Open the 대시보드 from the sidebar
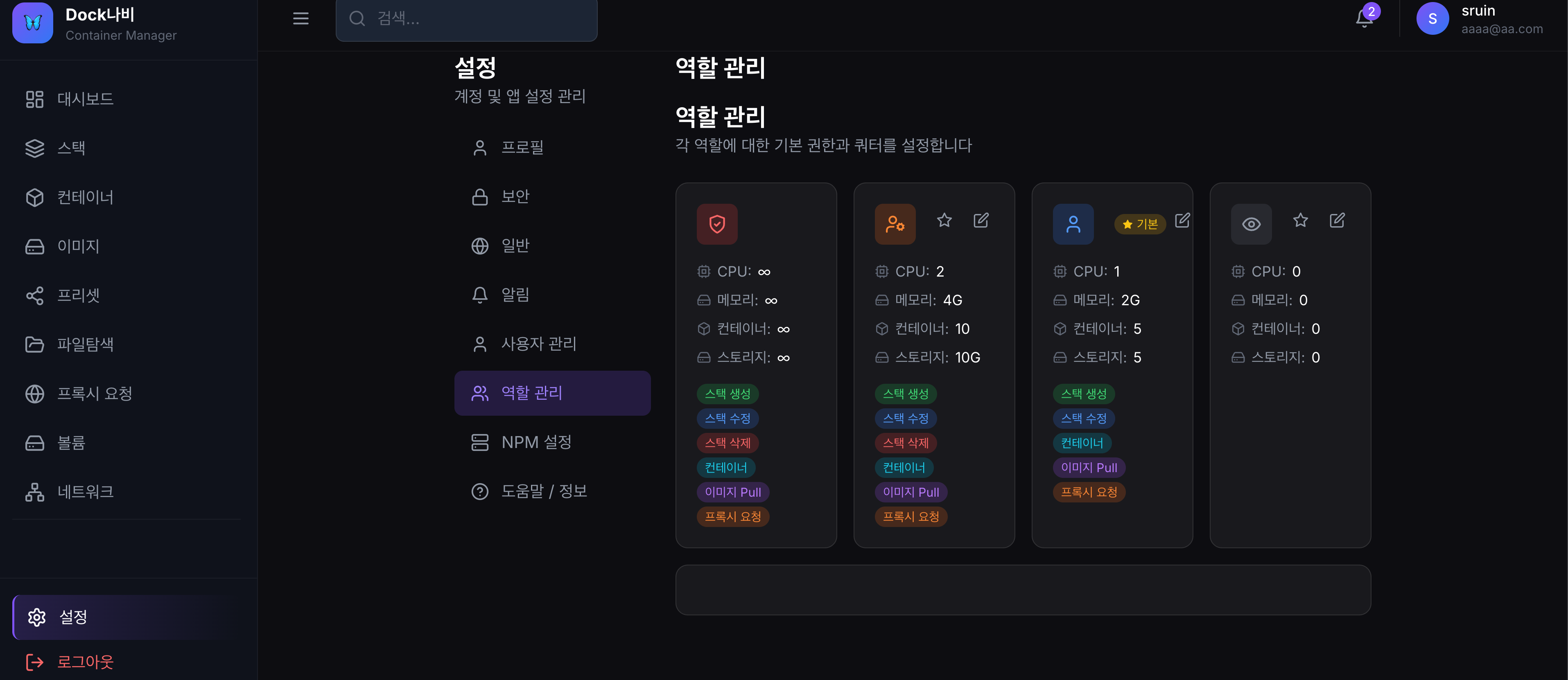The height and width of the screenshot is (680, 1568). coord(85,99)
